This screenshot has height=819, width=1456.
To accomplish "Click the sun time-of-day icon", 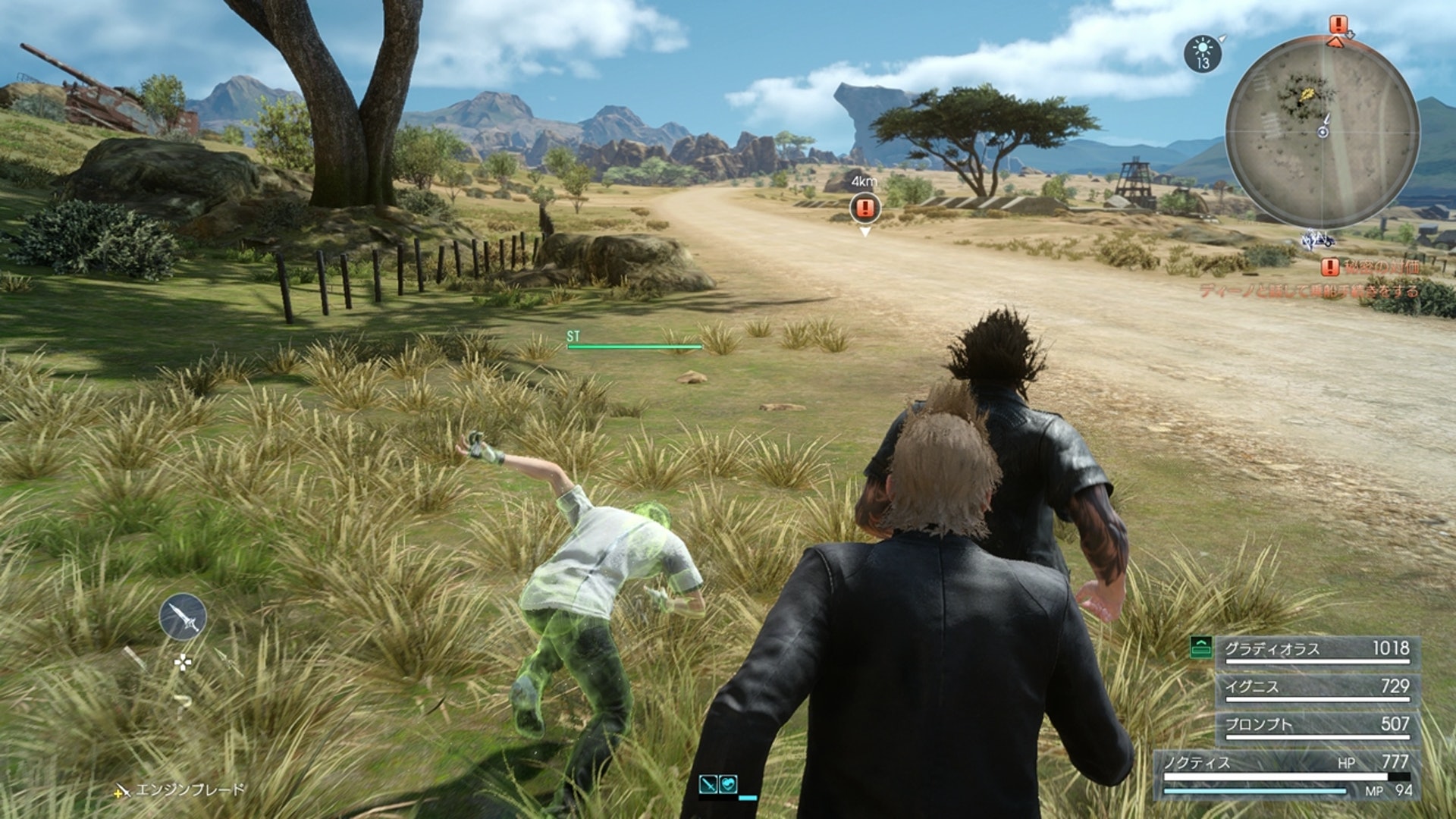I will 1203,54.
